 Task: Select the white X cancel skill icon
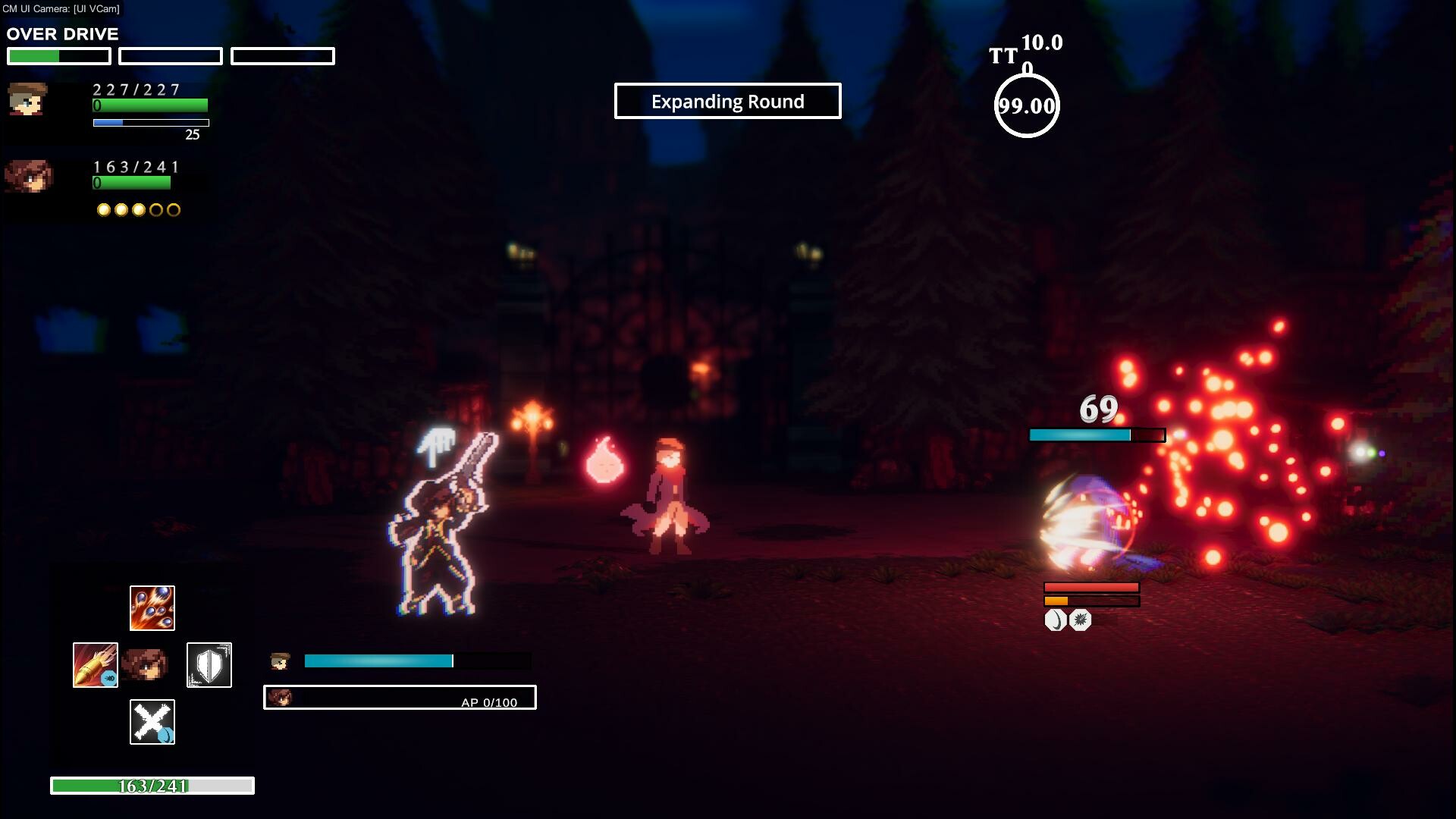pos(152,721)
